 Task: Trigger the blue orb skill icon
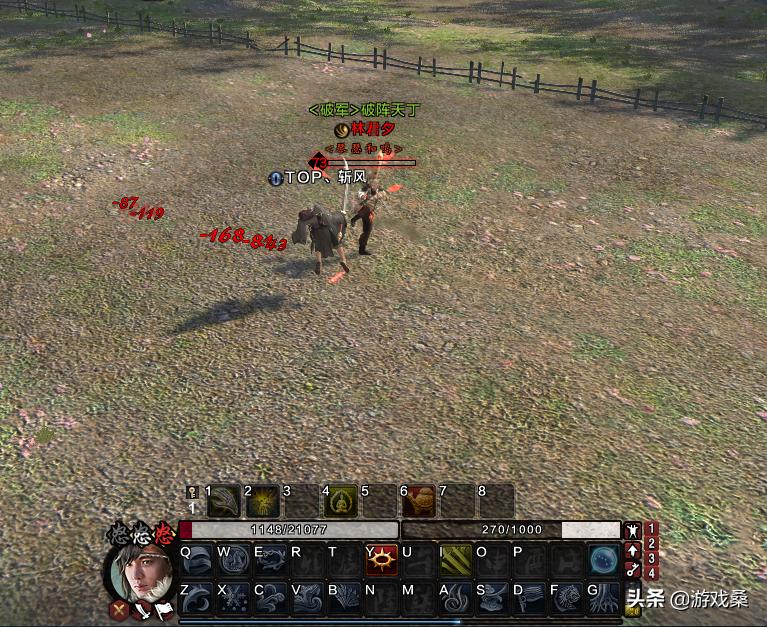(x=603, y=559)
